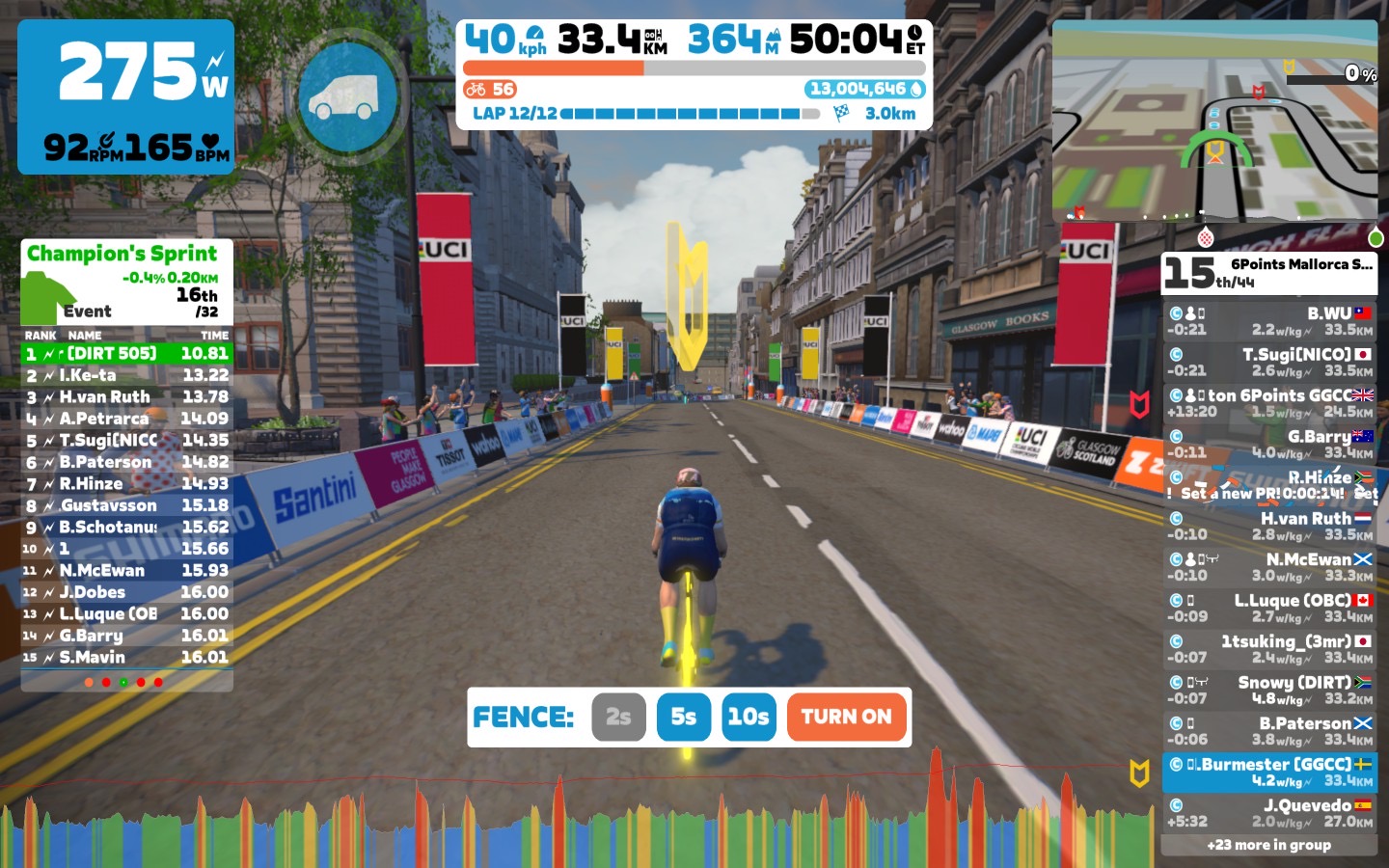Select A.Petrarca on the sprint leaderboard
Viewport: 1389px width, 868px height.
tap(126, 419)
